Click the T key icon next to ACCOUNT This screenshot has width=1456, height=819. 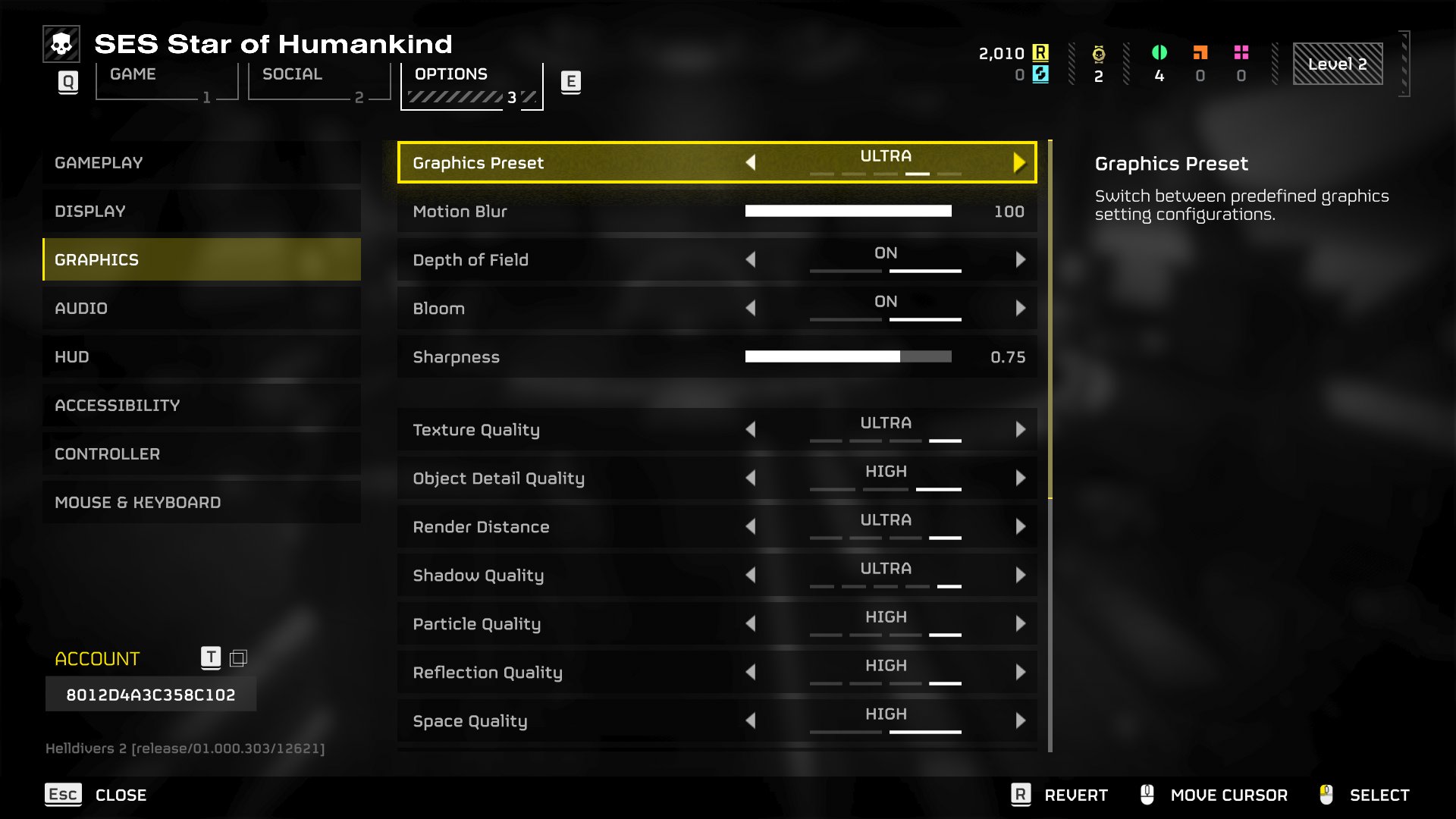(212, 658)
